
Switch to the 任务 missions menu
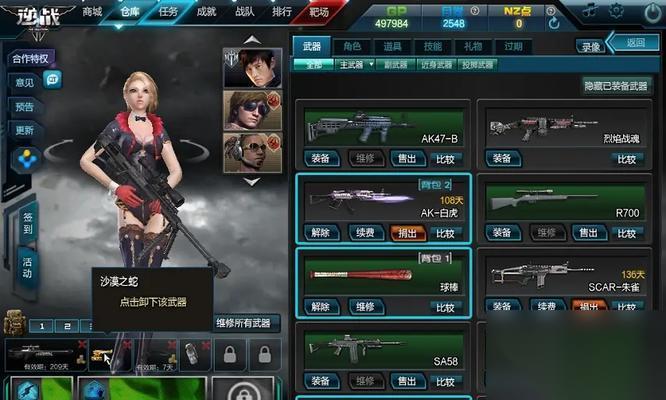point(168,12)
